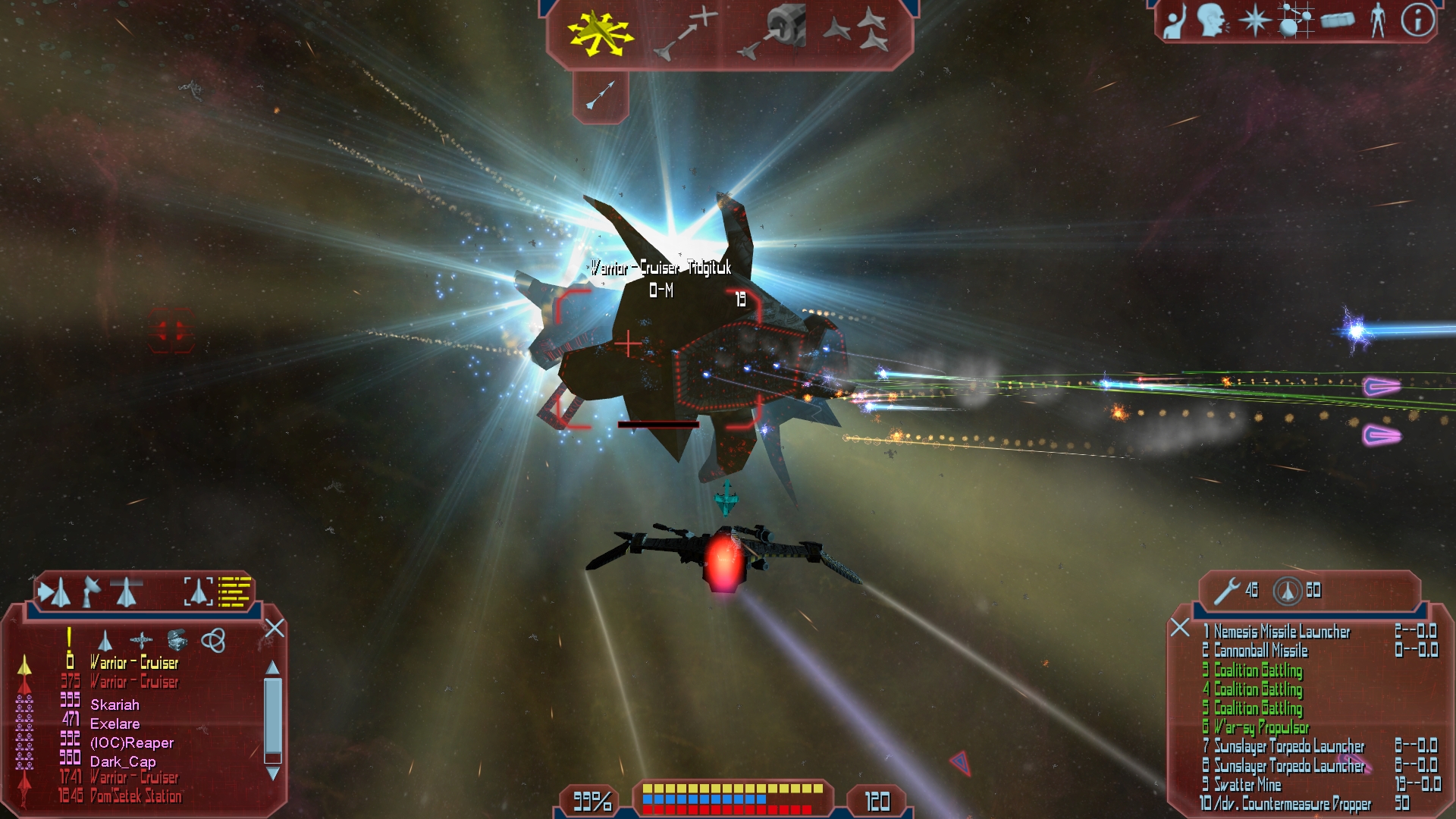Activate the dock-with-station icon

point(769,33)
